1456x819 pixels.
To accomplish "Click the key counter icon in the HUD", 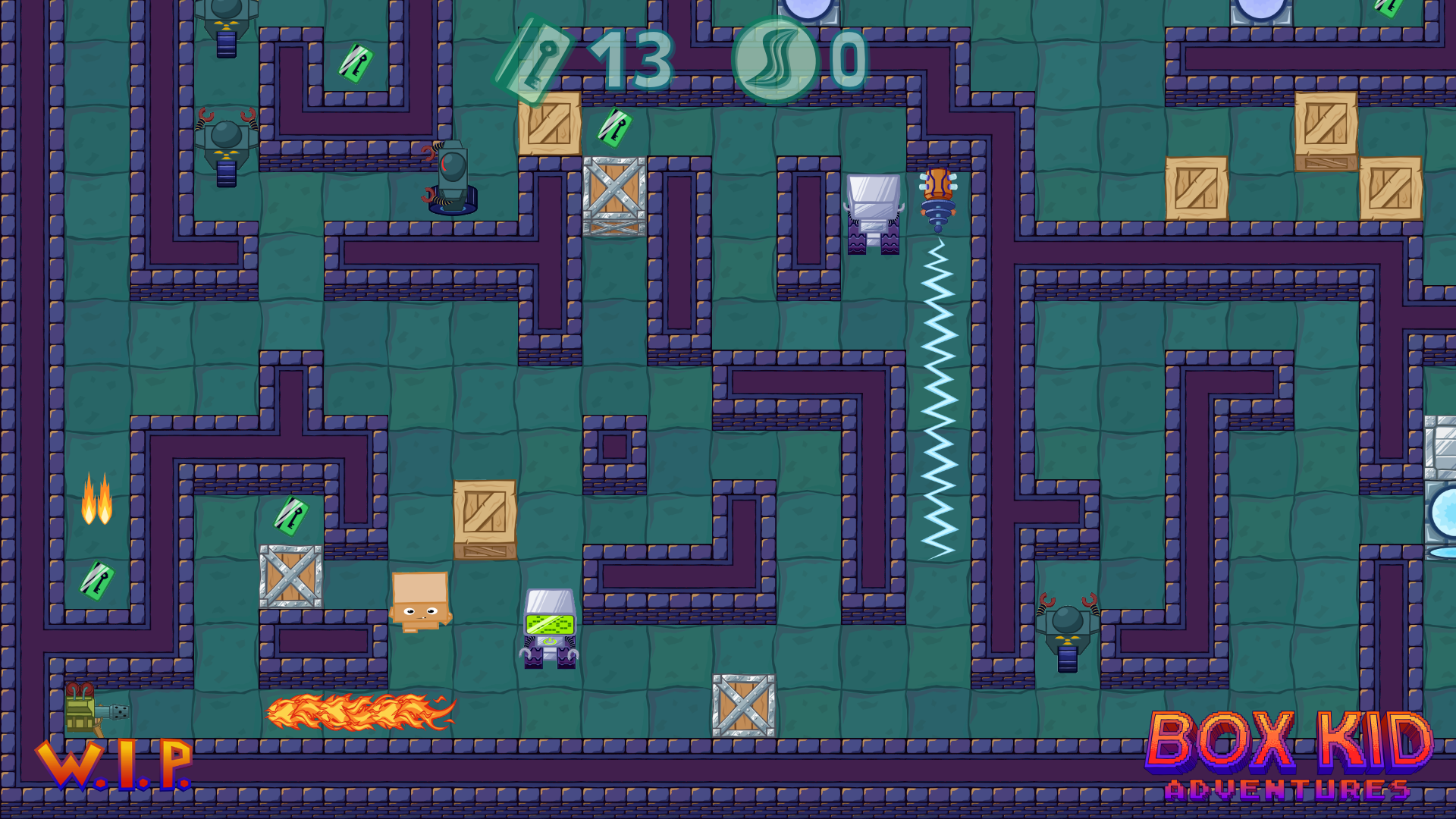I will click(x=538, y=61).
